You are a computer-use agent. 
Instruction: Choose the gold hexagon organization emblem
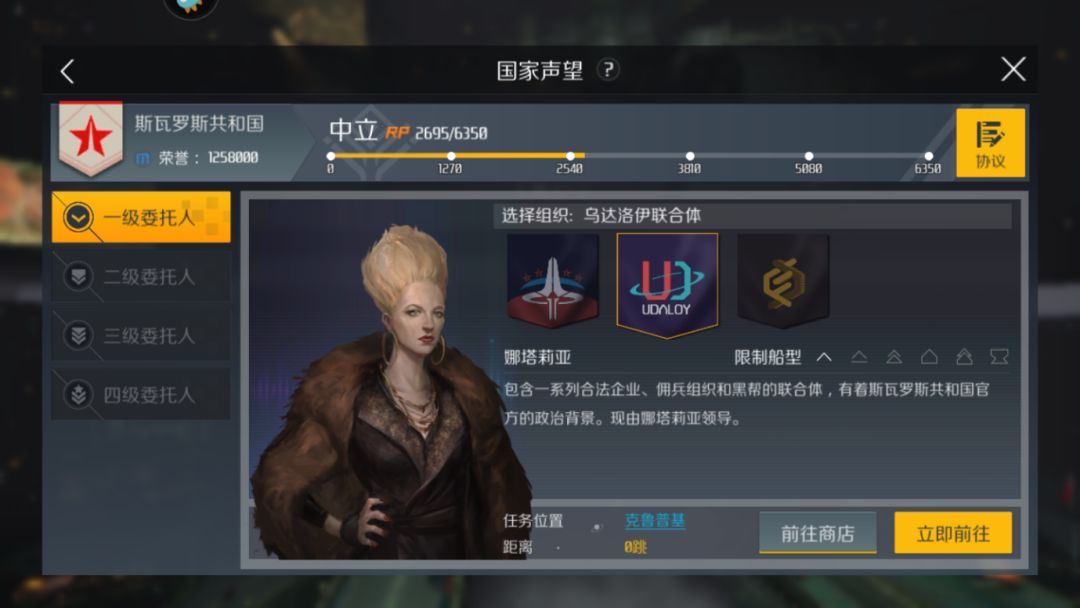click(x=783, y=283)
